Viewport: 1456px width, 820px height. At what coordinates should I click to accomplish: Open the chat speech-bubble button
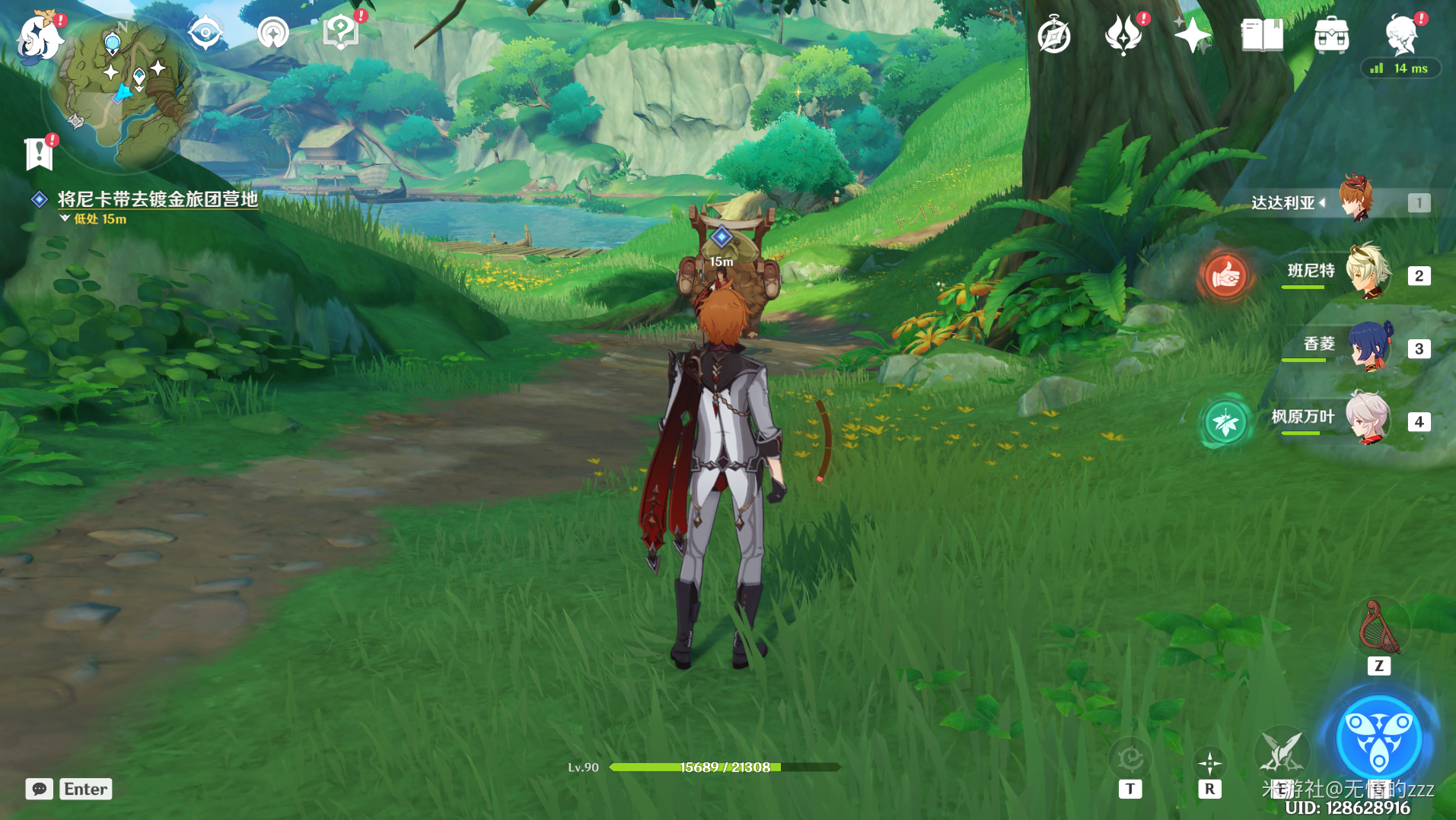(40, 789)
